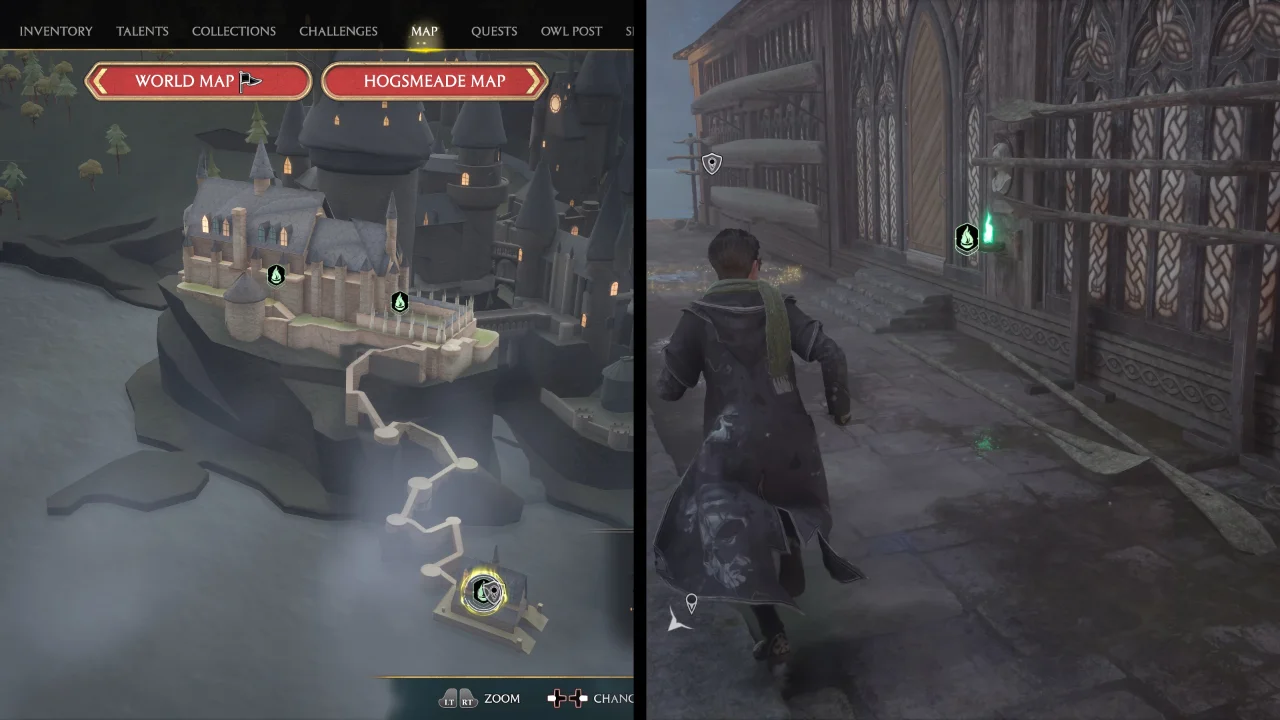Select the Floo Flame icon on the castle's west wall
Screen dimensions: 1280x720
[x=276, y=275]
